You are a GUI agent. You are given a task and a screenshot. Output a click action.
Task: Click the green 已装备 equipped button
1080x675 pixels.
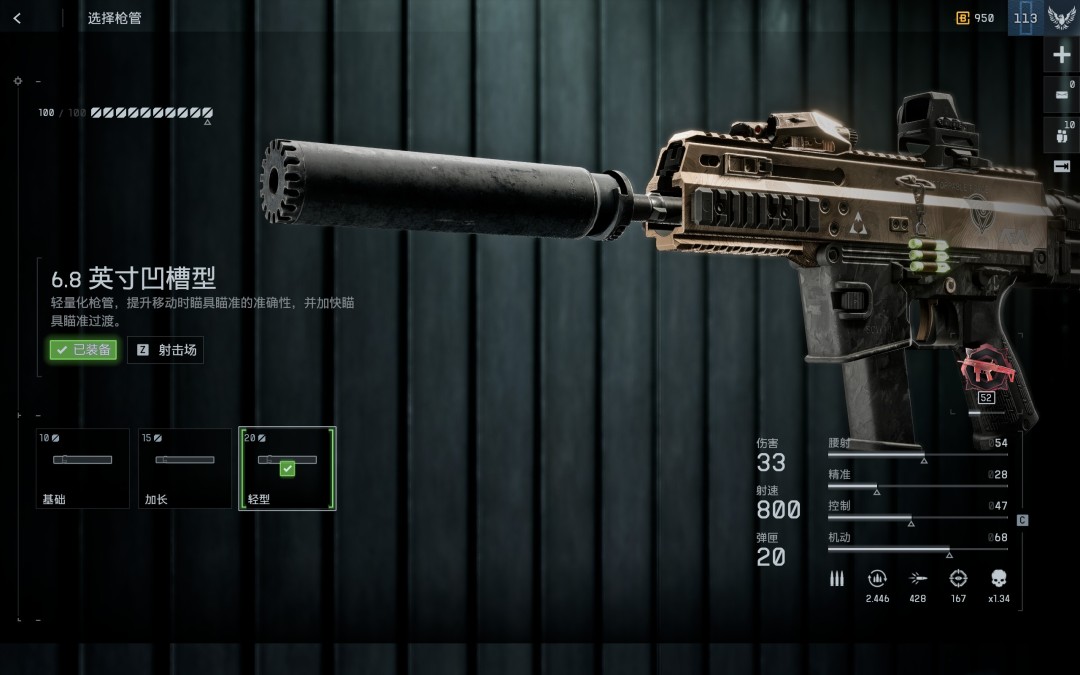tap(84, 350)
